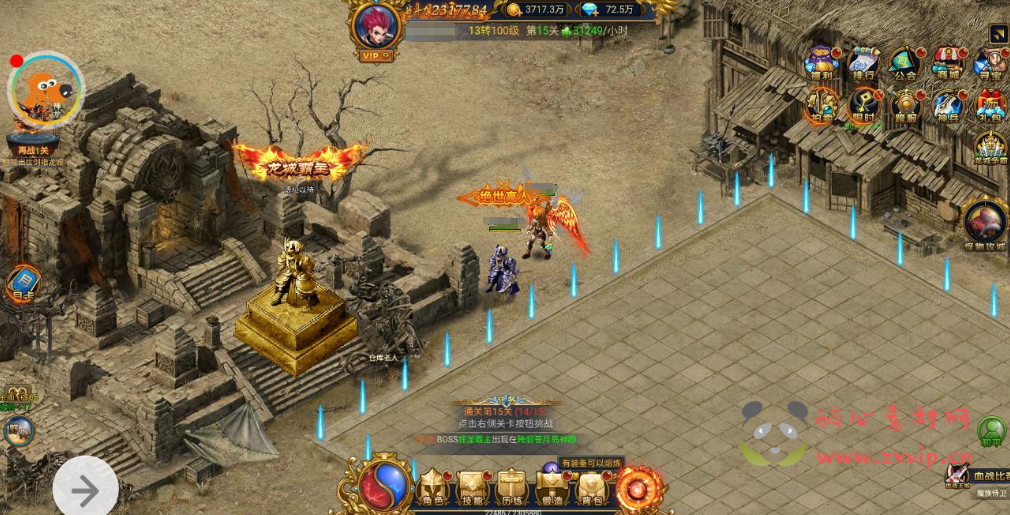
Task: Open the 技能 skills panel
Action: (x=472, y=489)
